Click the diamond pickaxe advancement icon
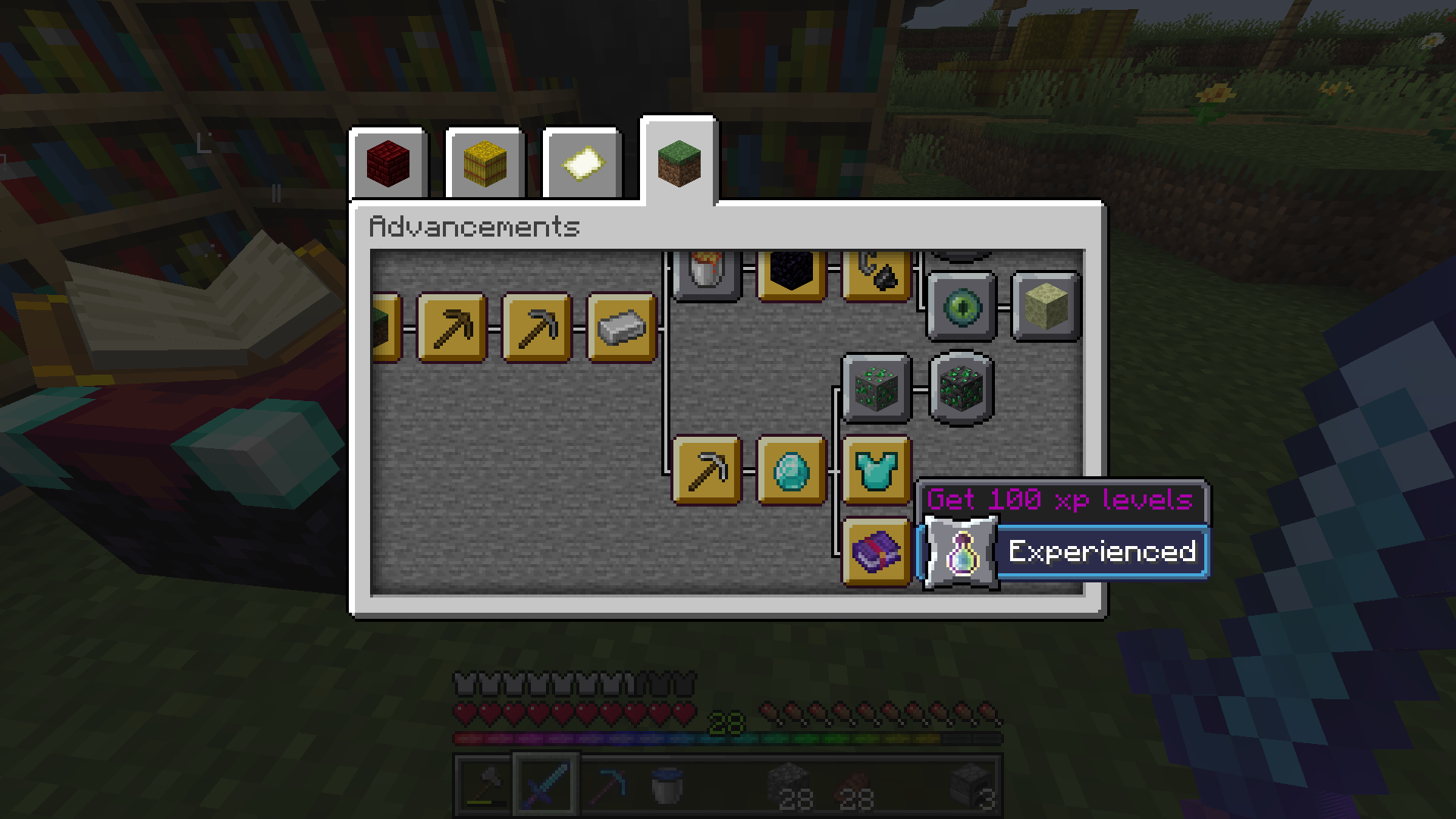 [x=705, y=470]
